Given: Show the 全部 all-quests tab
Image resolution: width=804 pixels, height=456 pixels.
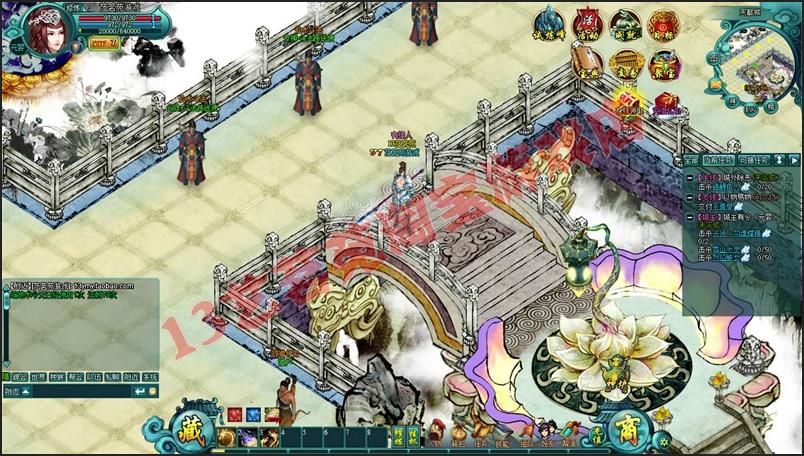Looking at the screenshot, I should click(691, 160).
